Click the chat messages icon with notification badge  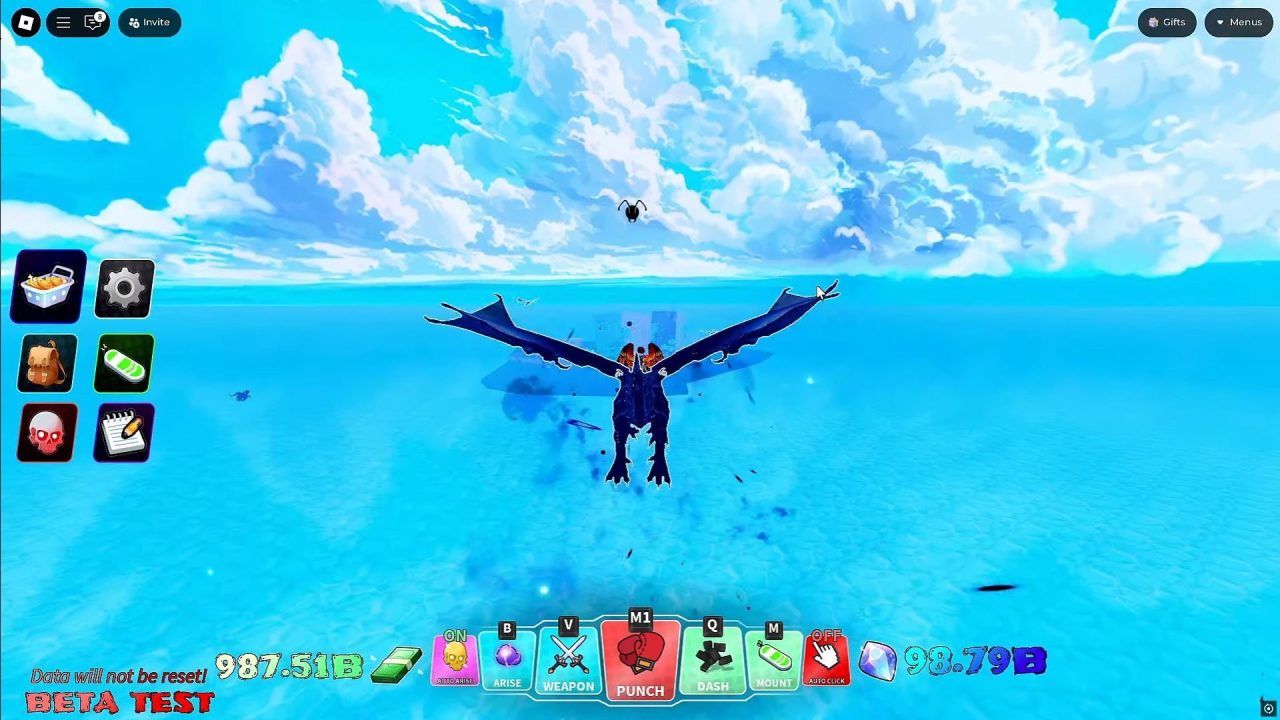pos(94,21)
